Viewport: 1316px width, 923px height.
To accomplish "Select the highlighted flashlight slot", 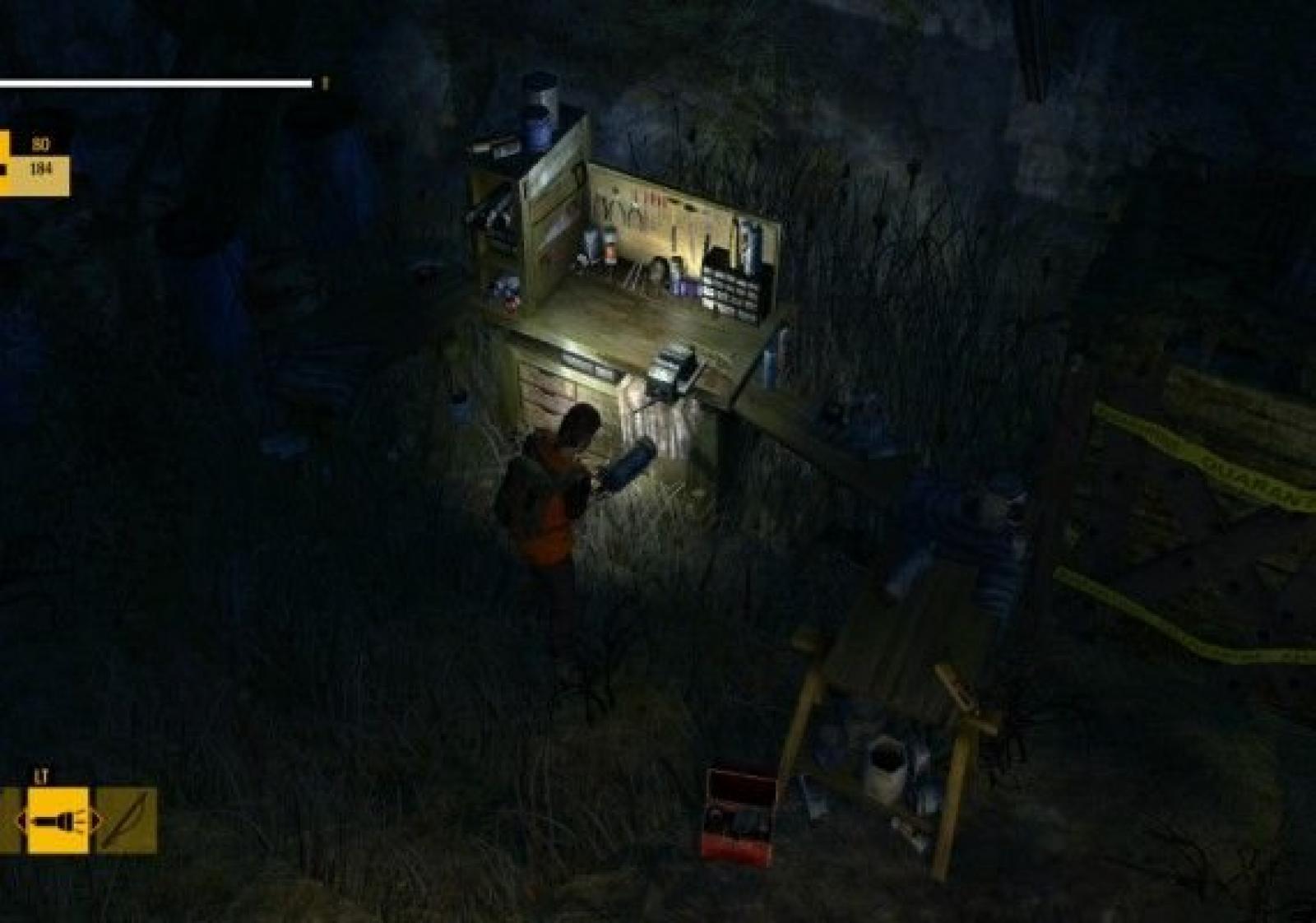I will click(x=58, y=819).
